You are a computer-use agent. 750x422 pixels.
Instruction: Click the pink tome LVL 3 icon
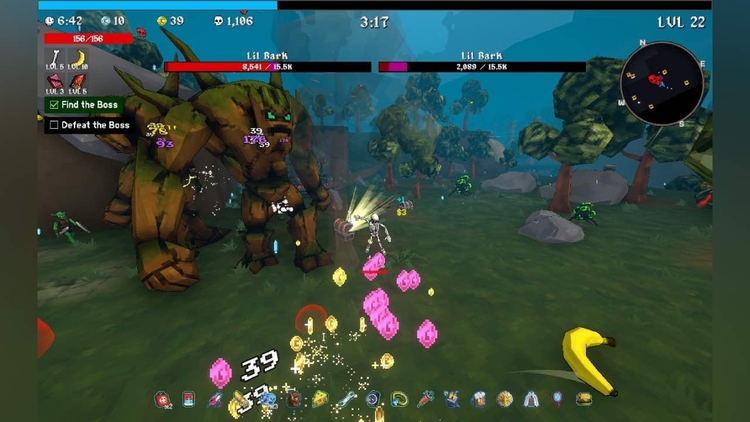pyautogui.click(x=55, y=81)
